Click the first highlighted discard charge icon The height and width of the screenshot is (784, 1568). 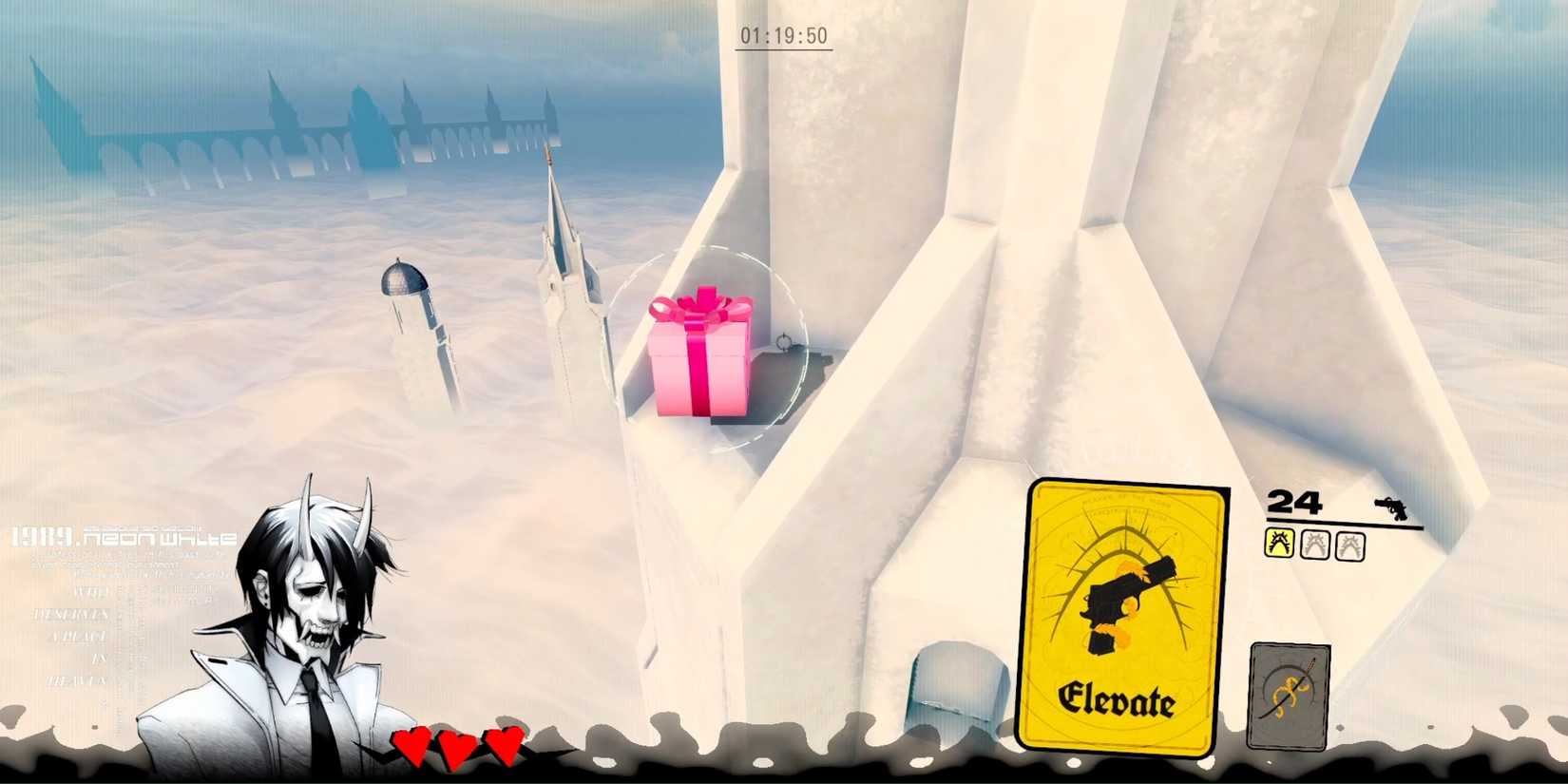[x=1279, y=545]
